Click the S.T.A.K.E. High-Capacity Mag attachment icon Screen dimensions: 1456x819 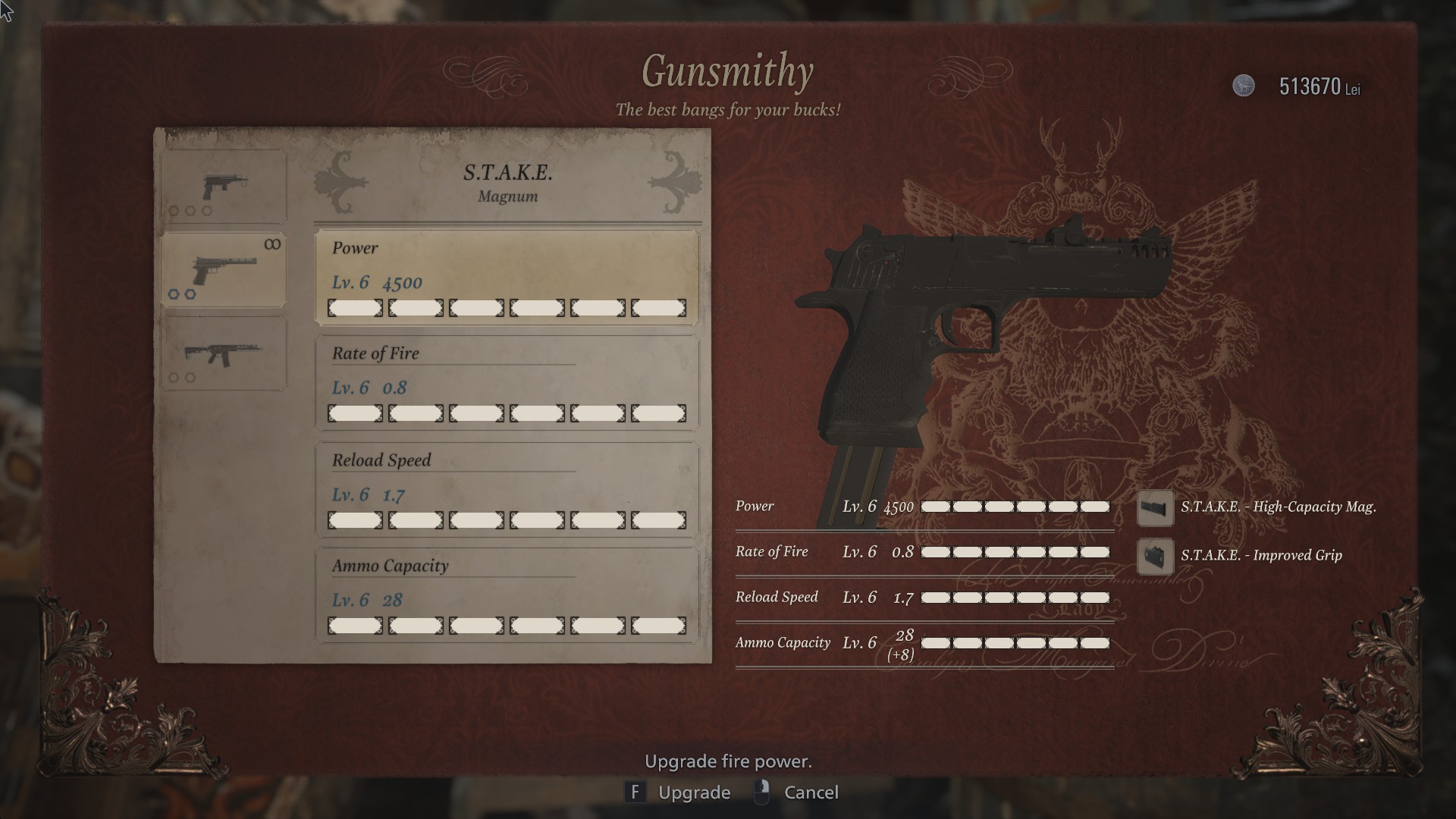pos(1155,509)
